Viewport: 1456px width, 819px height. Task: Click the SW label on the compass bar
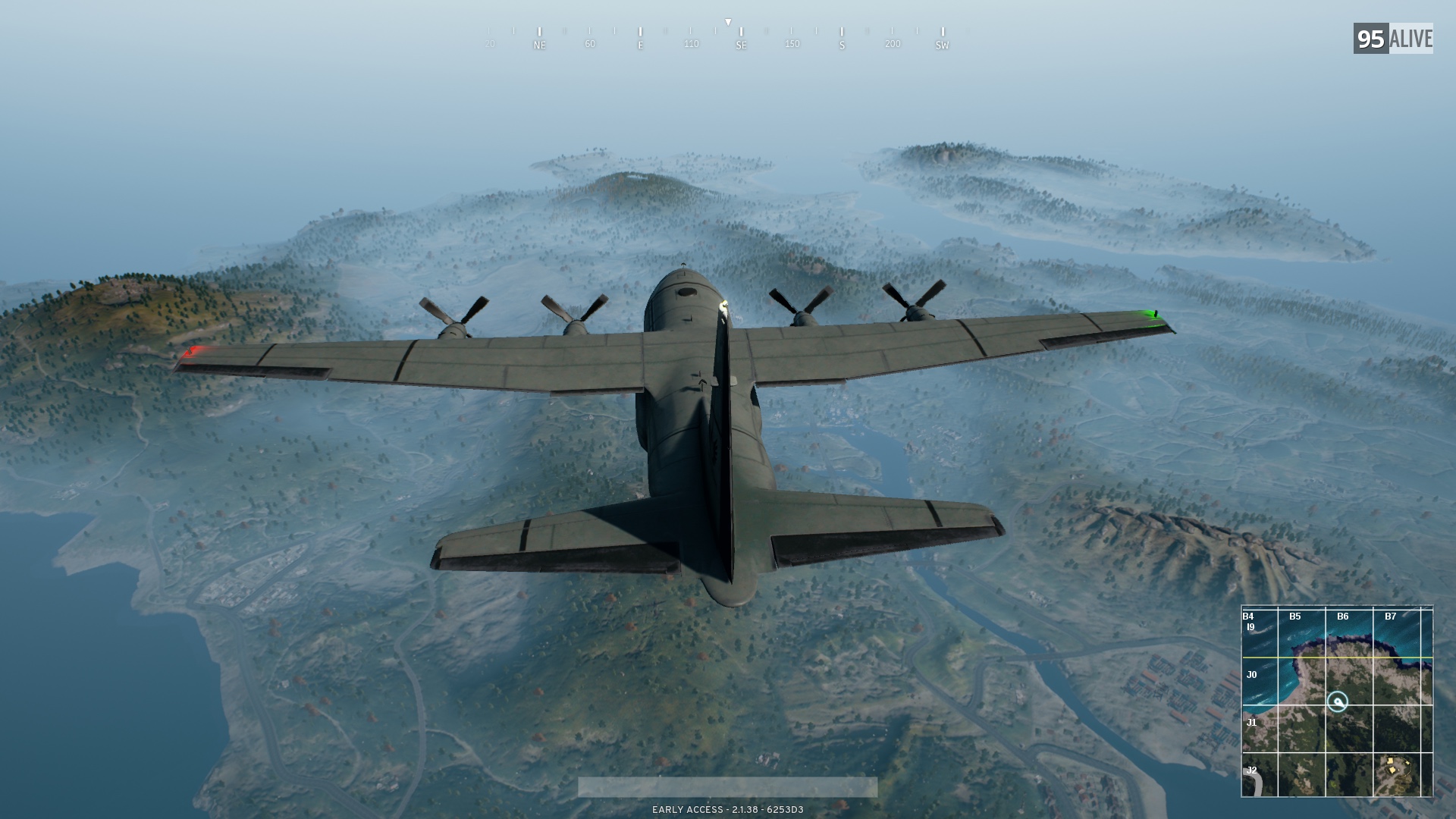point(941,45)
